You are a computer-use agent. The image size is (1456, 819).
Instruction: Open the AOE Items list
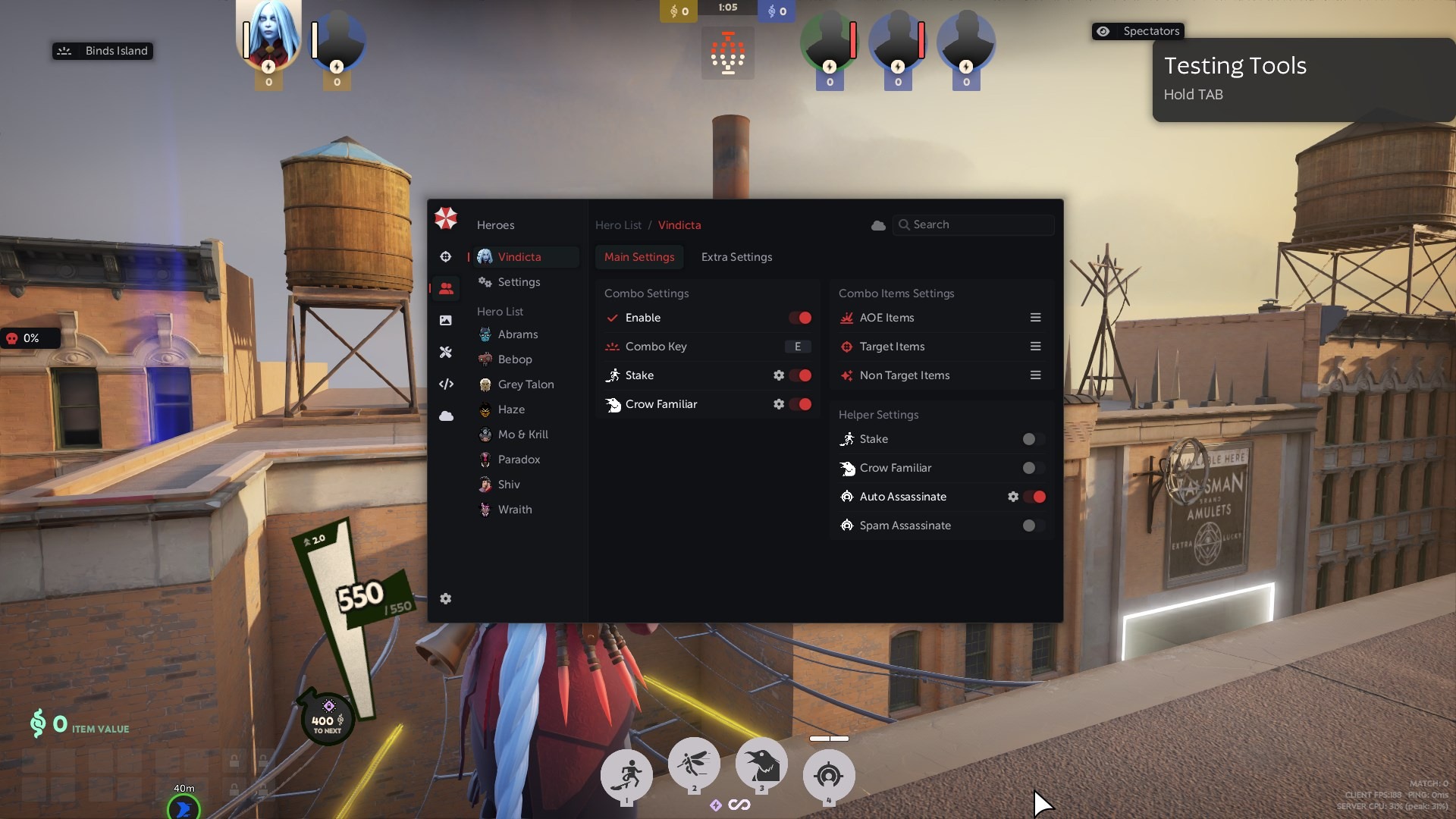tap(1035, 318)
